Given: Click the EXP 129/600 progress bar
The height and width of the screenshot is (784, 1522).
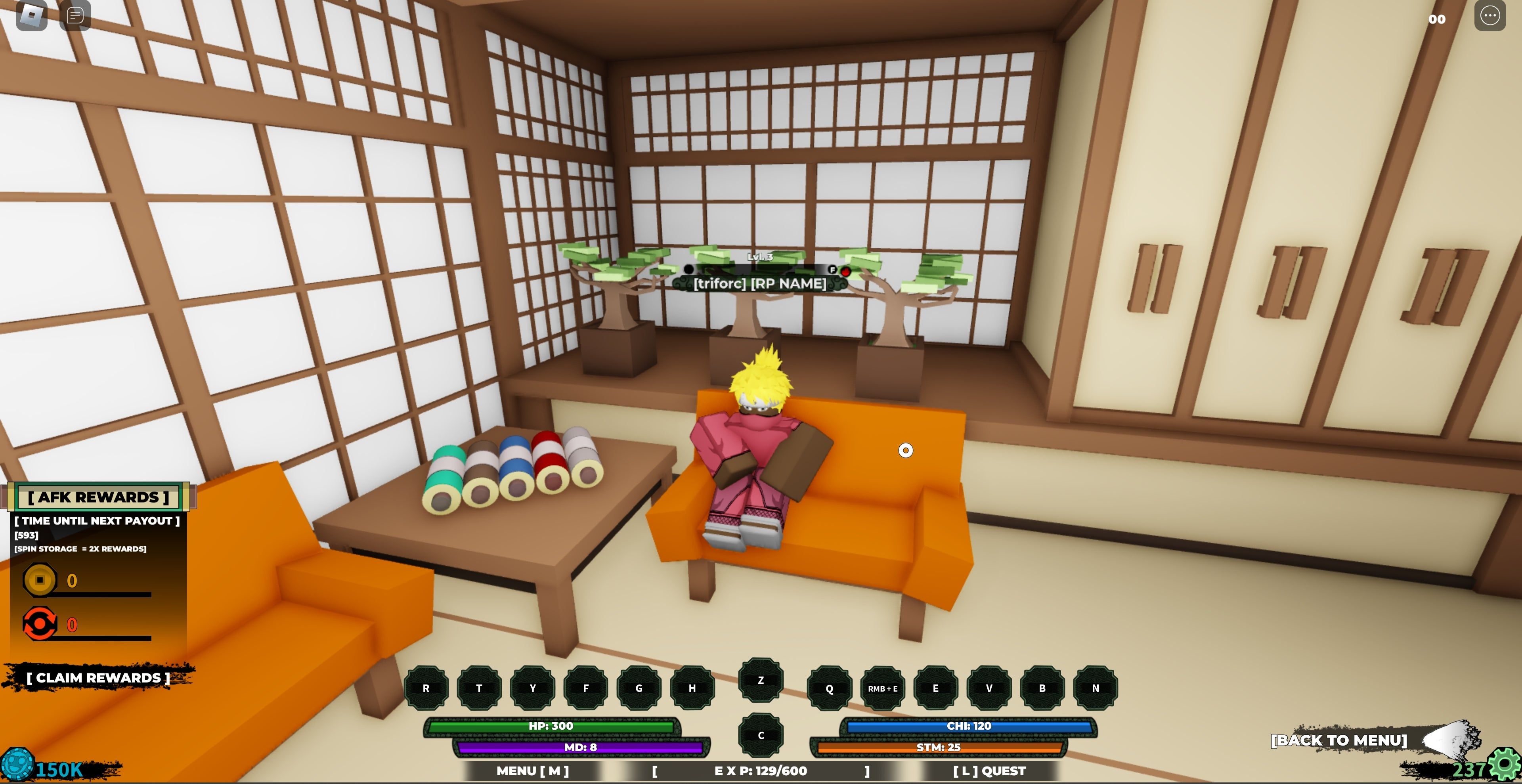Looking at the screenshot, I should click(x=760, y=771).
